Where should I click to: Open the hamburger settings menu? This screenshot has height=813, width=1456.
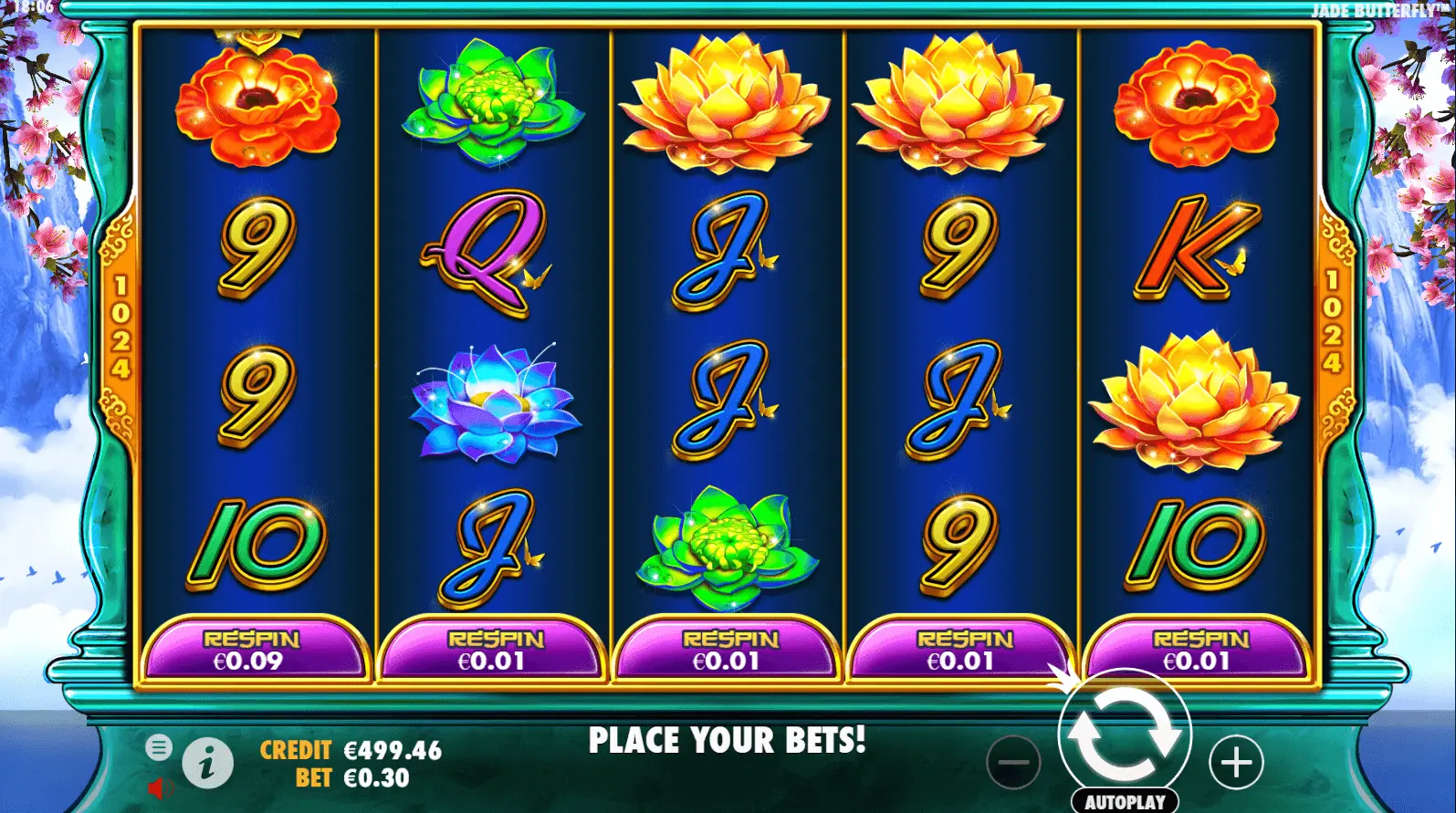[159, 748]
